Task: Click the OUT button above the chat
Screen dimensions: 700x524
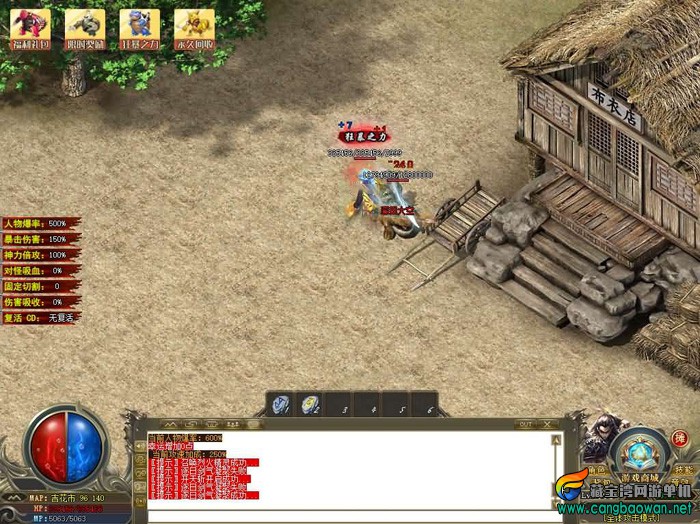Action: pyautogui.click(x=525, y=425)
